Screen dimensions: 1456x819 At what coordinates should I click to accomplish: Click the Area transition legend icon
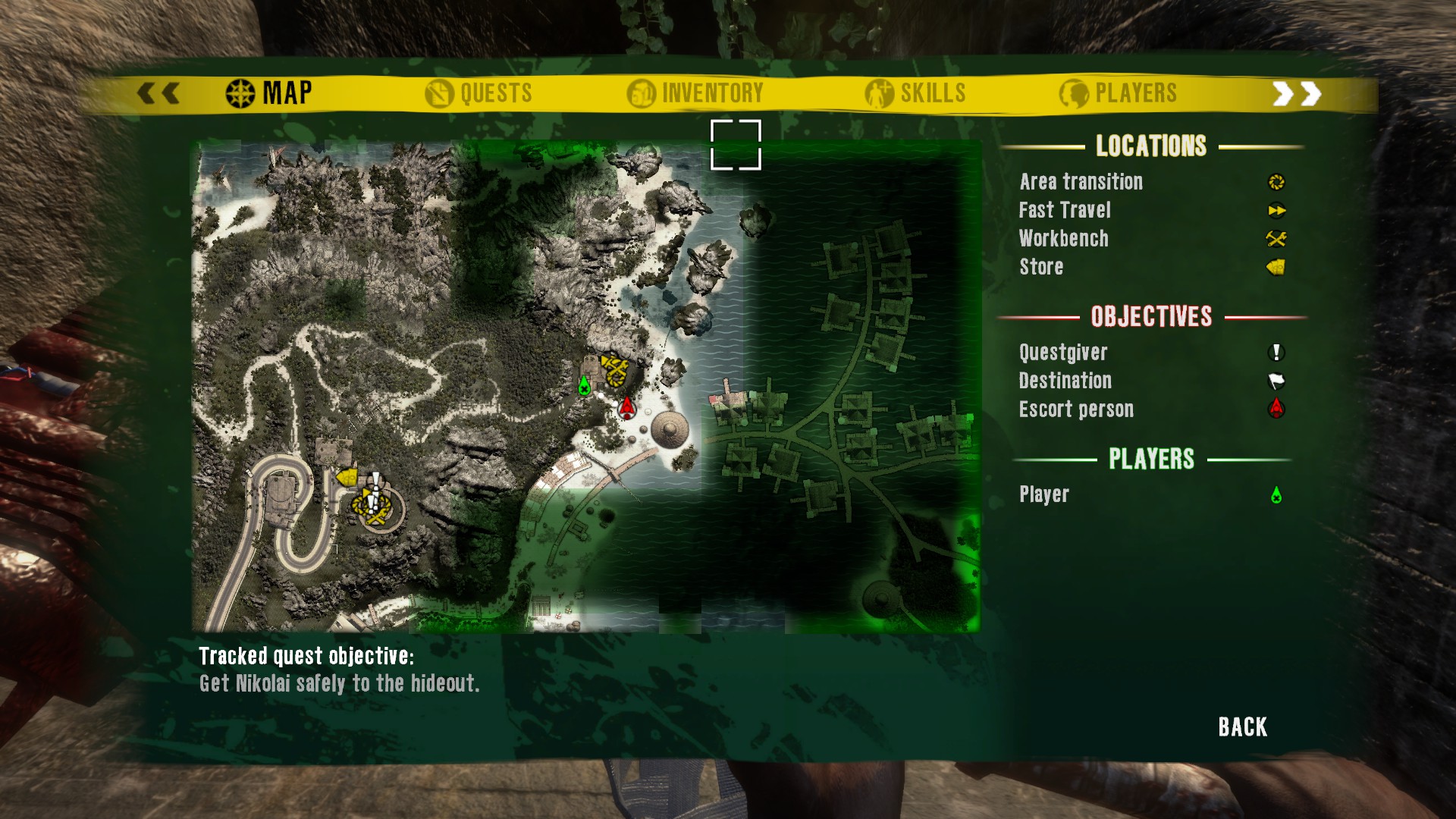1276,182
